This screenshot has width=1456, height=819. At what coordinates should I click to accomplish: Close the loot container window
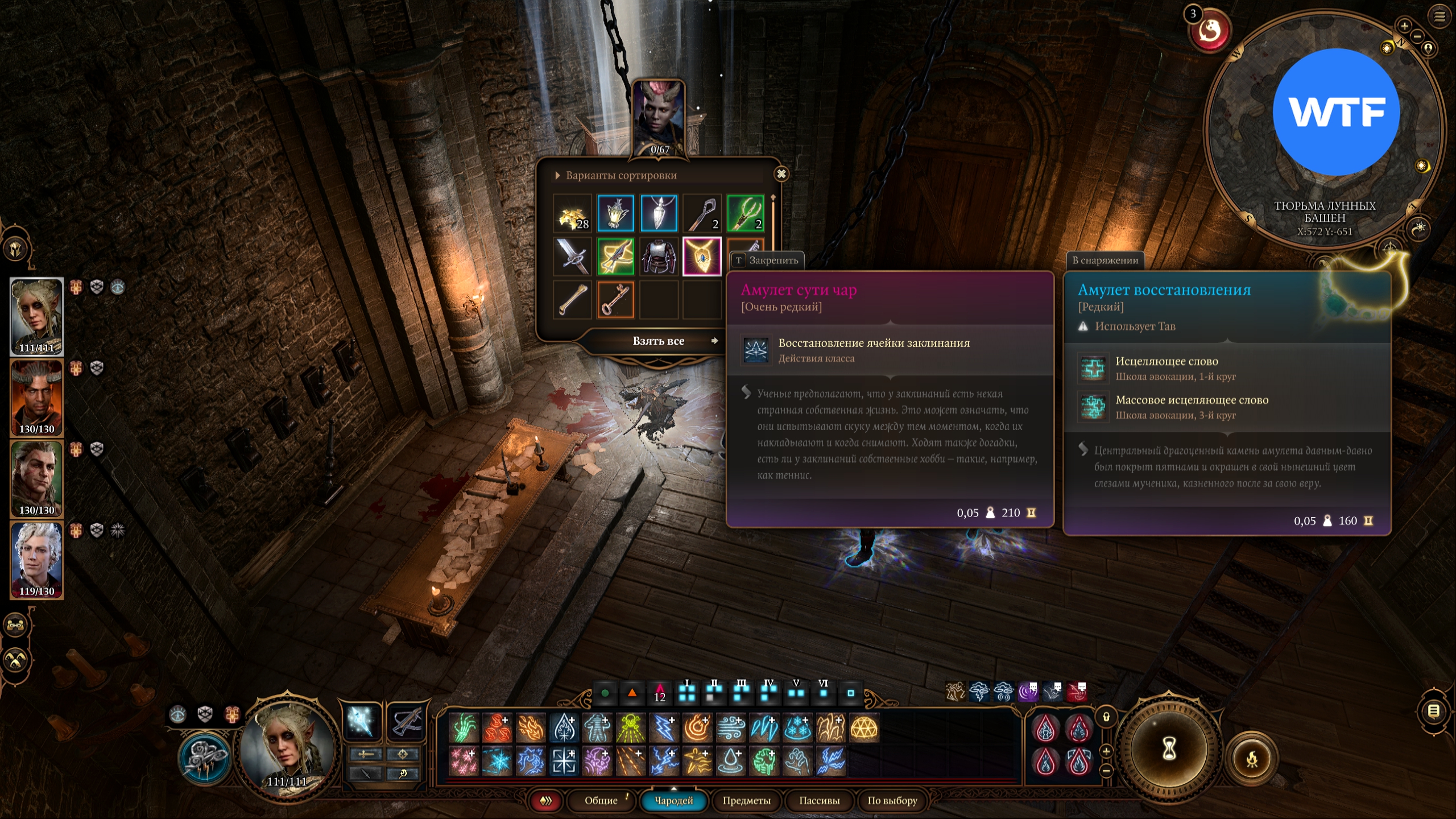coord(781,174)
